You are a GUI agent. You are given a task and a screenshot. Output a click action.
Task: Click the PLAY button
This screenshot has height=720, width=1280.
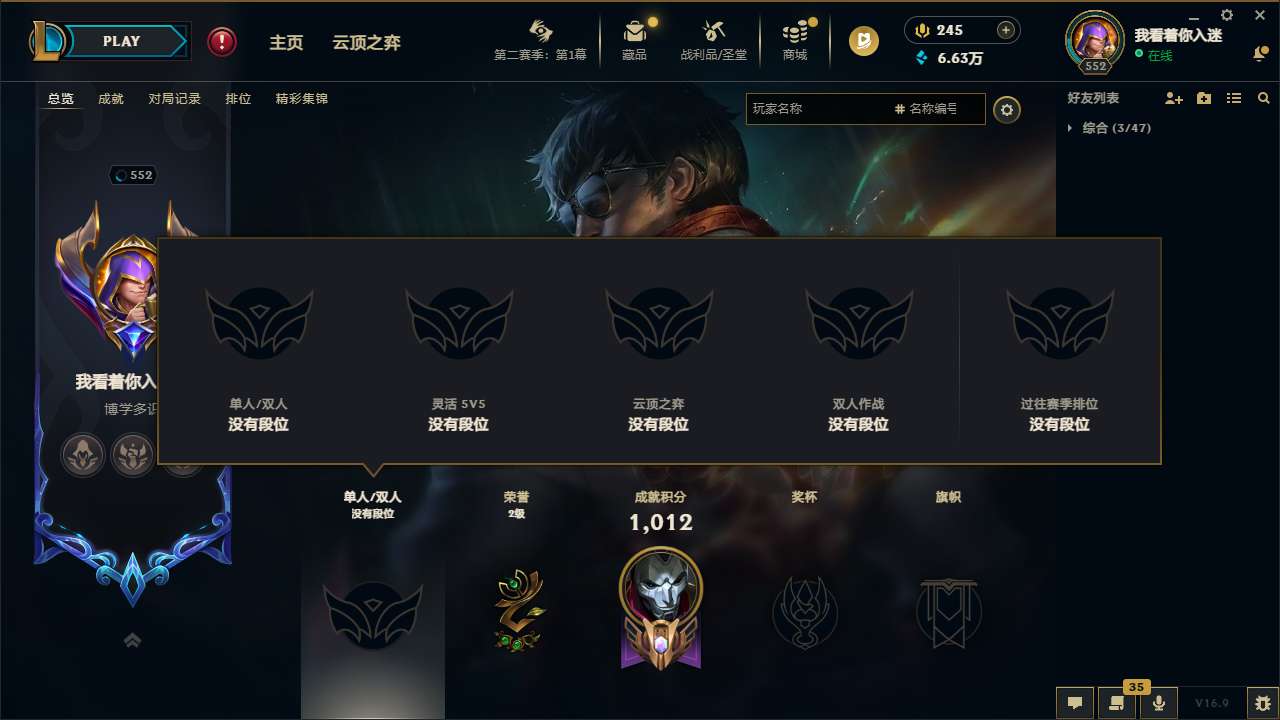122,41
